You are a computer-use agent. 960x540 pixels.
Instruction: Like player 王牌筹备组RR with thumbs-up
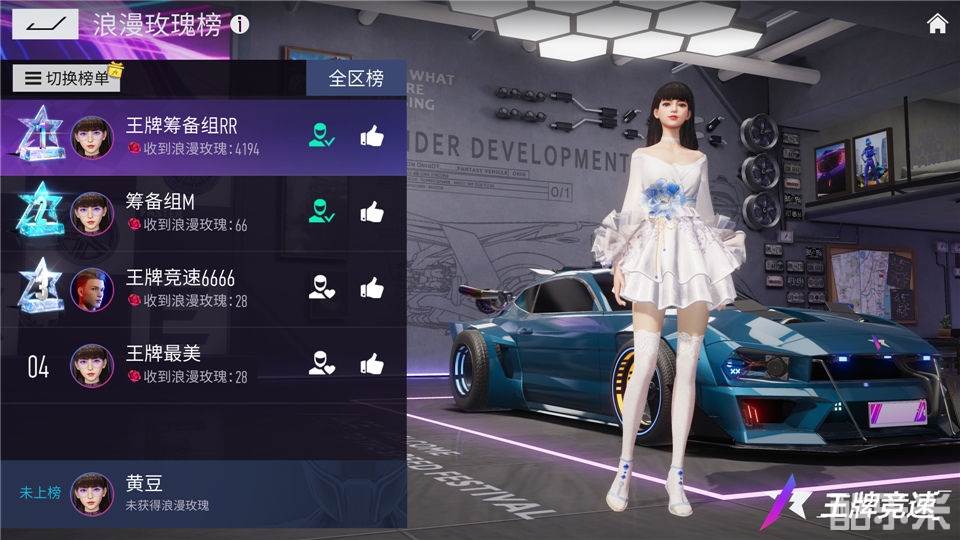[x=372, y=137]
